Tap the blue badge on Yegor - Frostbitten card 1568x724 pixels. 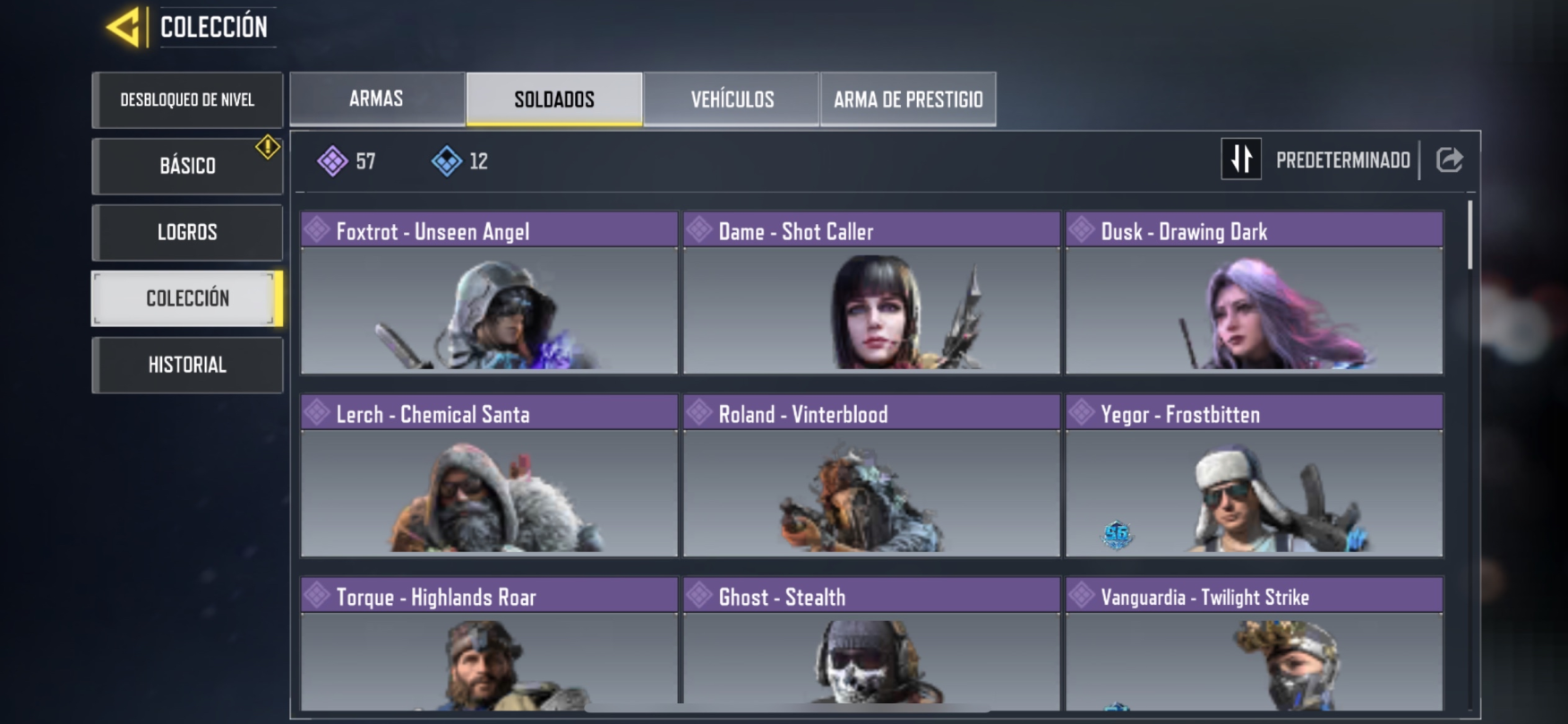[x=1117, y=533]
